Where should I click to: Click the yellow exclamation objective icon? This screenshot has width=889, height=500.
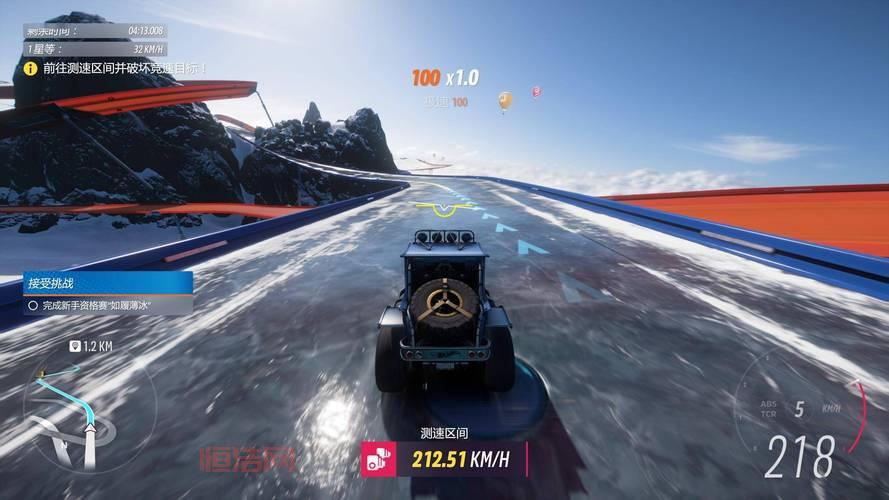[x=31, y=68]
